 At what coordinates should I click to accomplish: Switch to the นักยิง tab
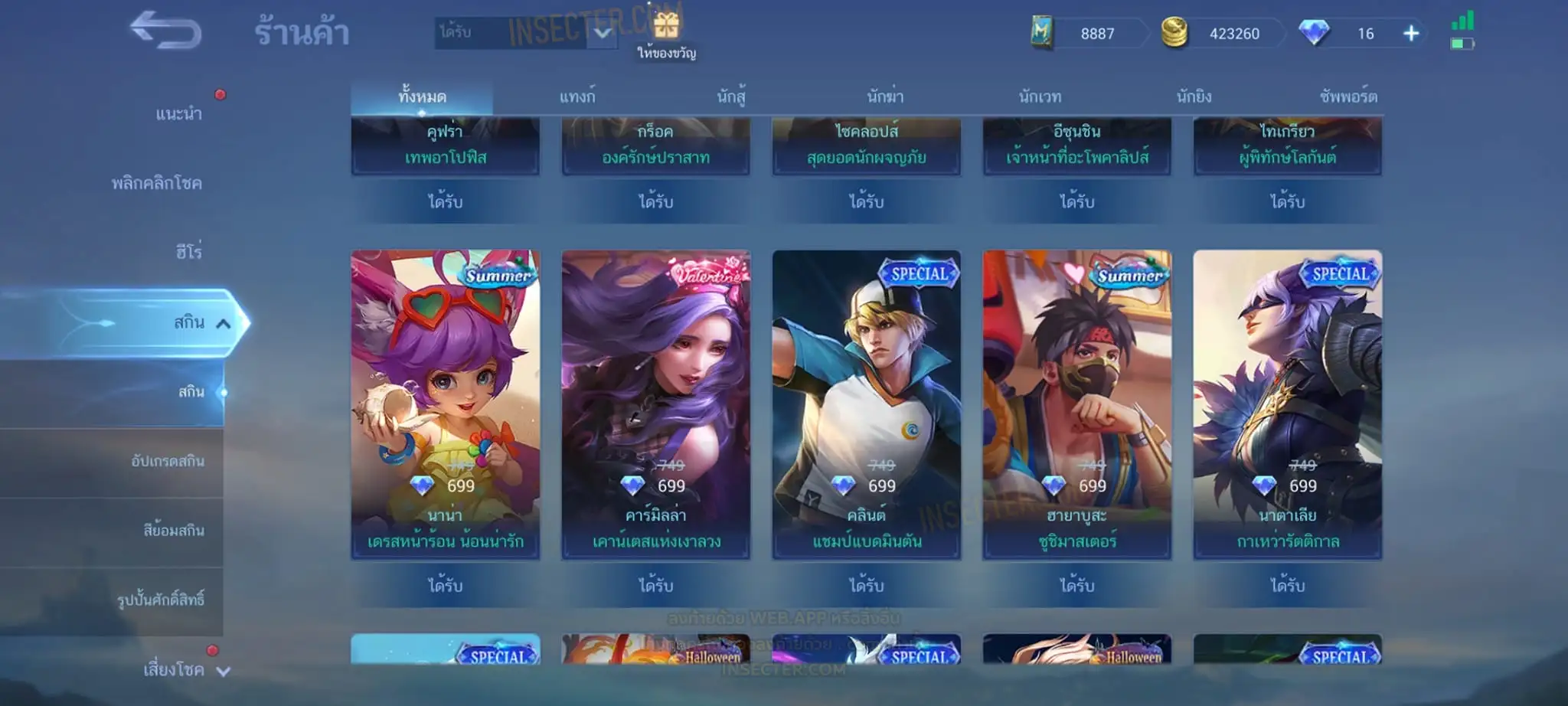point(1194,97)
